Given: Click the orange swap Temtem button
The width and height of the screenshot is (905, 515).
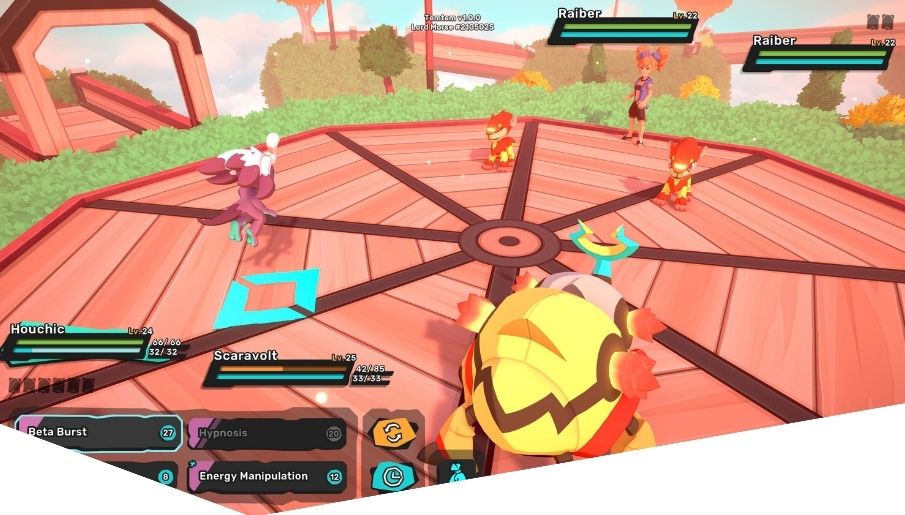Looking at the screenshot, I should point(390,432).
